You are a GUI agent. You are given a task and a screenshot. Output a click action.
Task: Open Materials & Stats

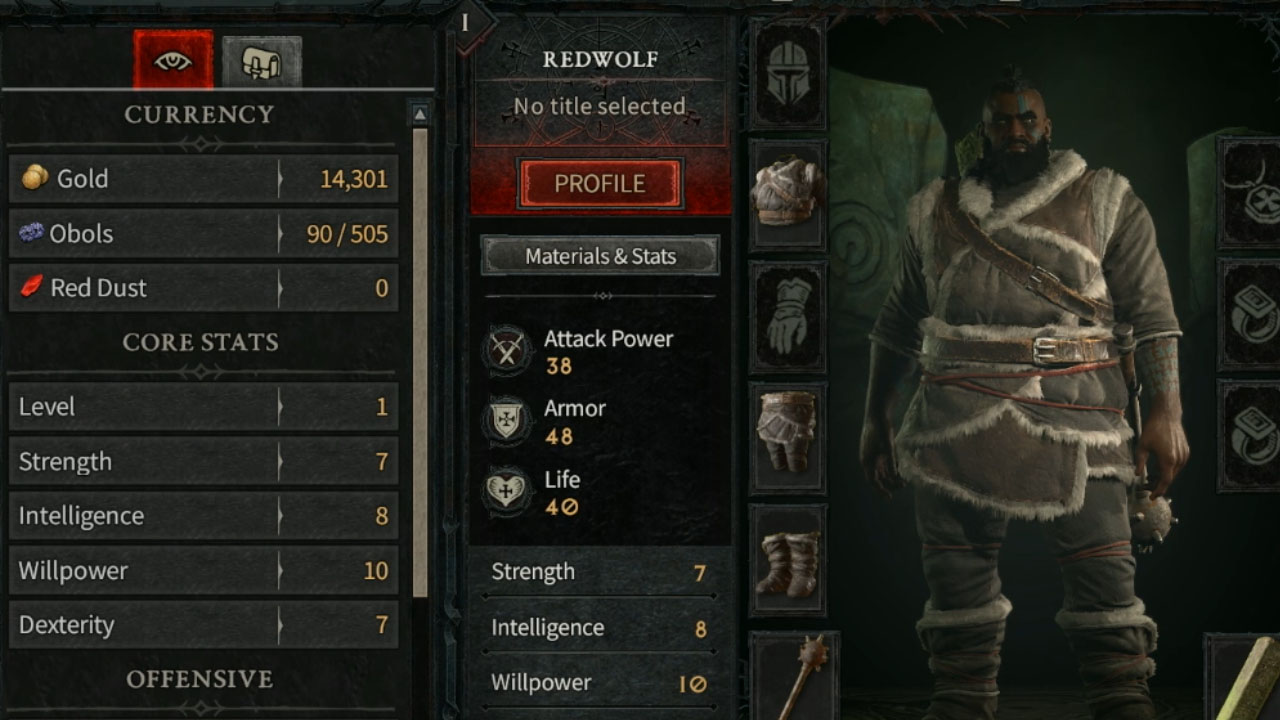[x=599, y=256]
